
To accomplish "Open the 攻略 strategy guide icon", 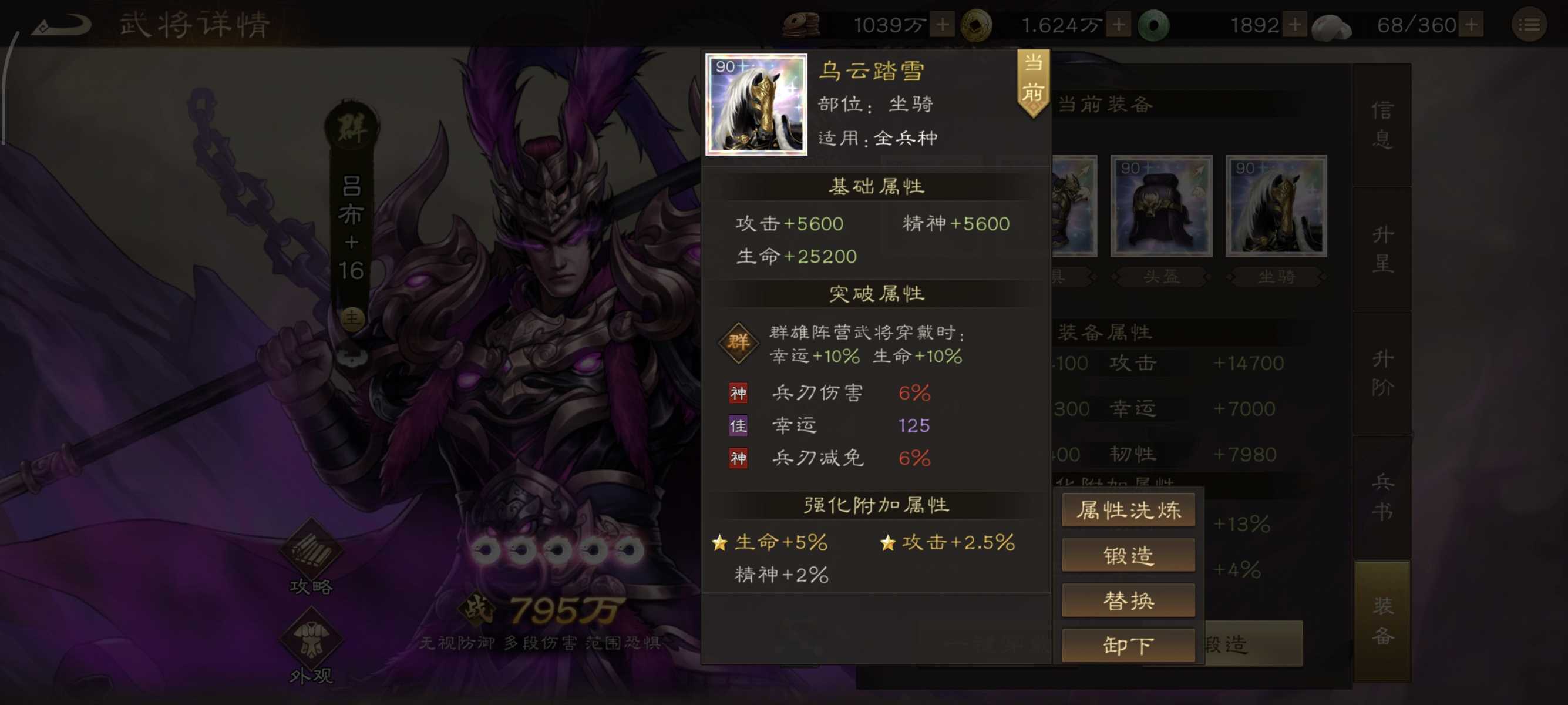I will (311, 551).
